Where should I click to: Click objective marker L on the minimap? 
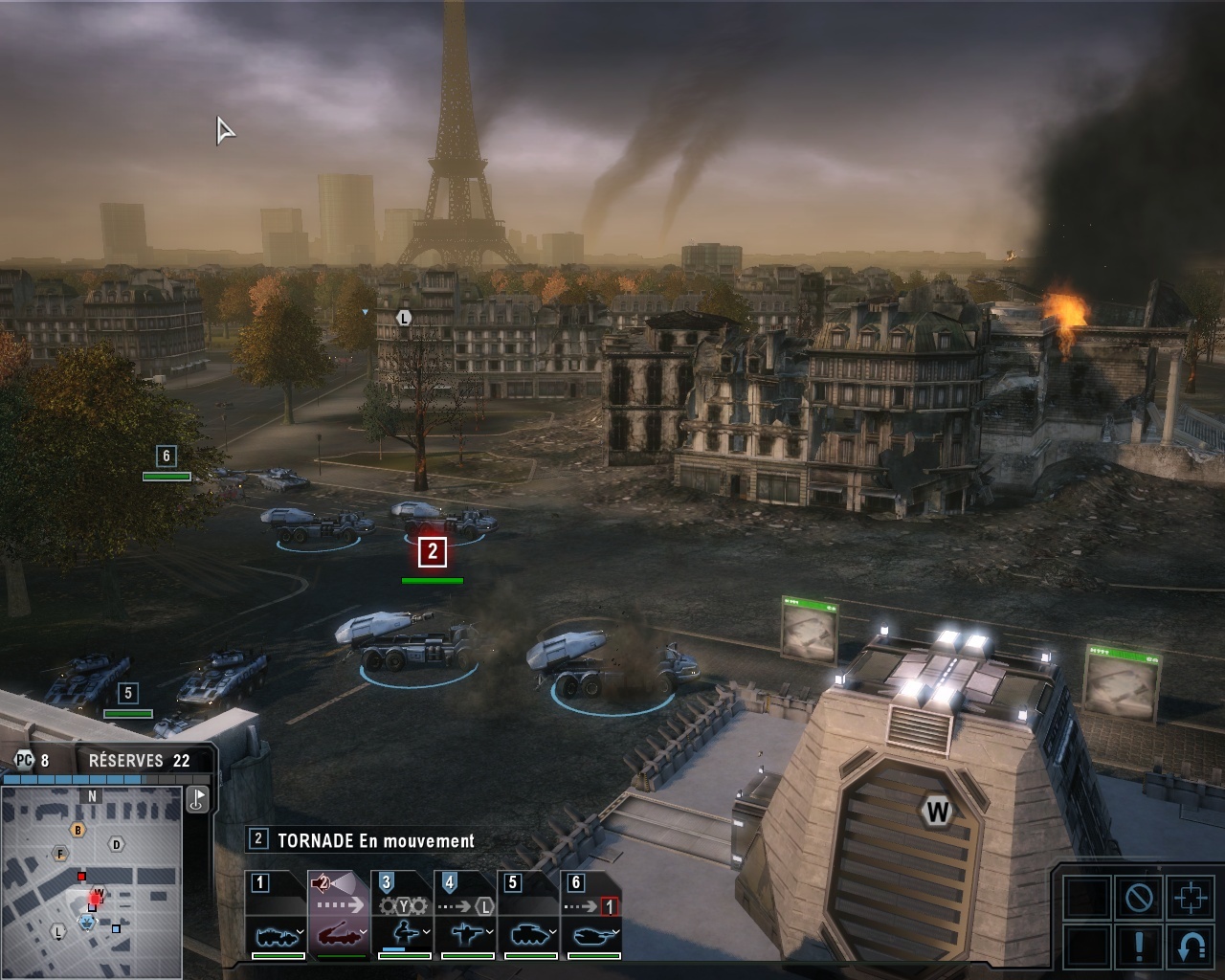tap(58, 931)
